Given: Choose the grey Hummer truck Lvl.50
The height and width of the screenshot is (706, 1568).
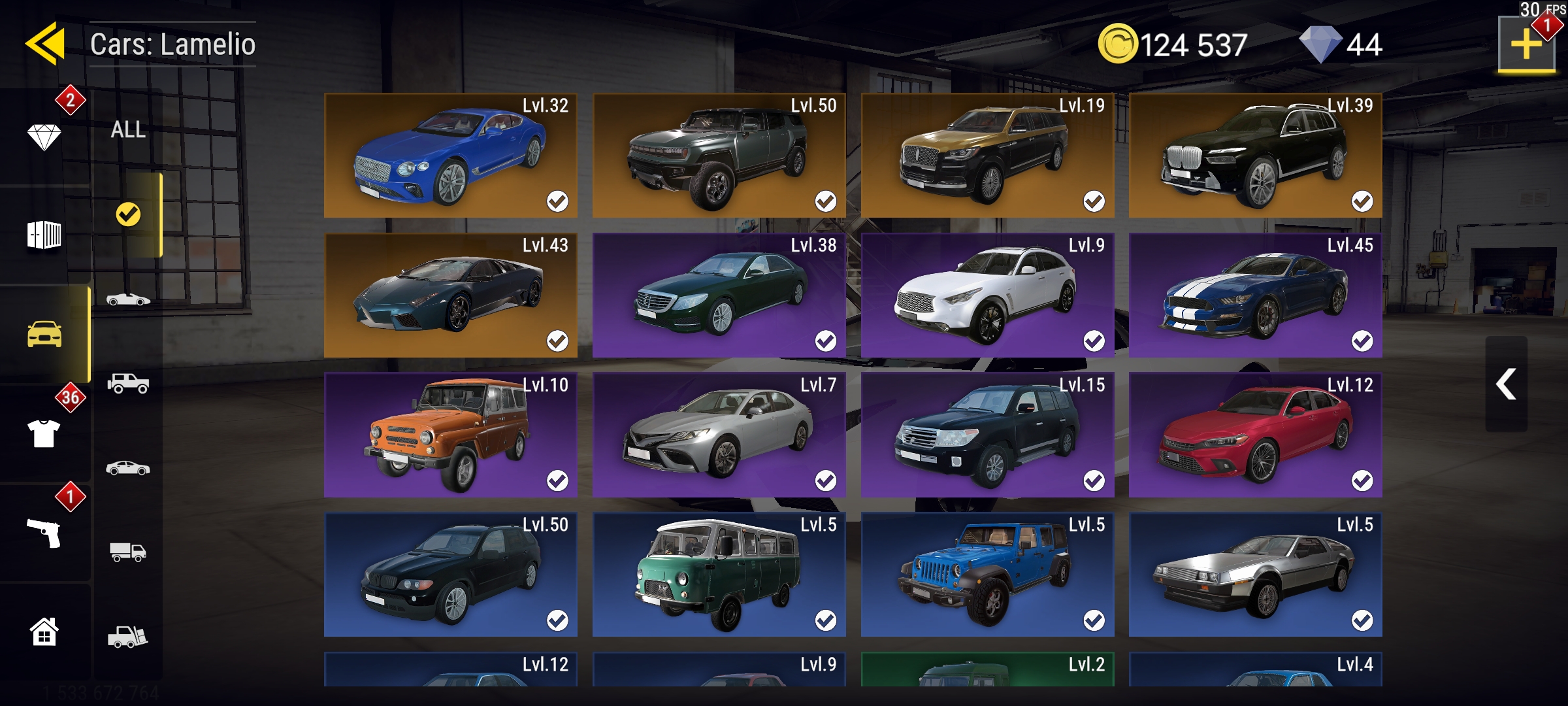Looking at the screenshot, I should tap(719, 156).
